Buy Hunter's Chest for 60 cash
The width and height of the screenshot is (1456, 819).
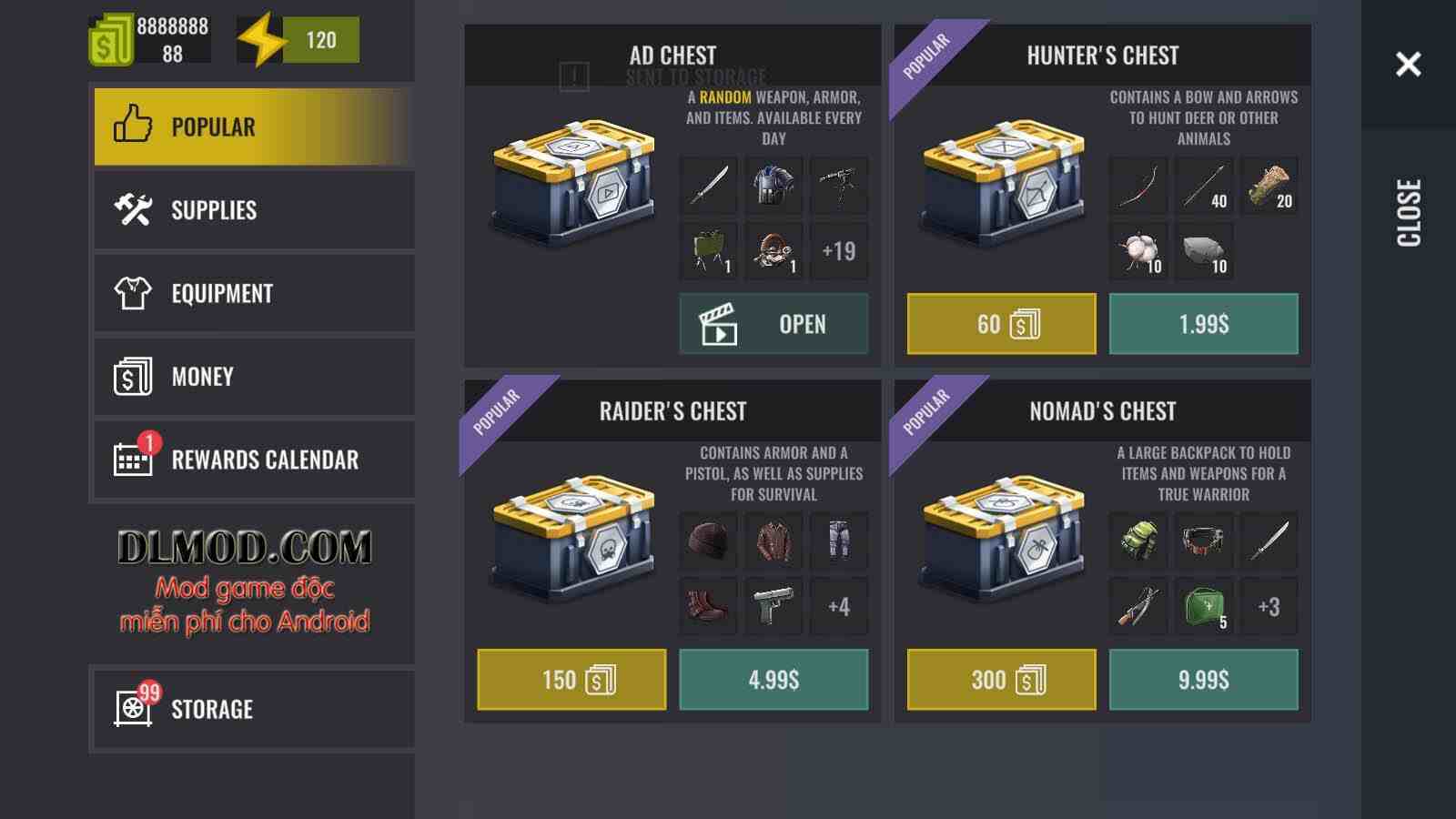pos(1001,324)
